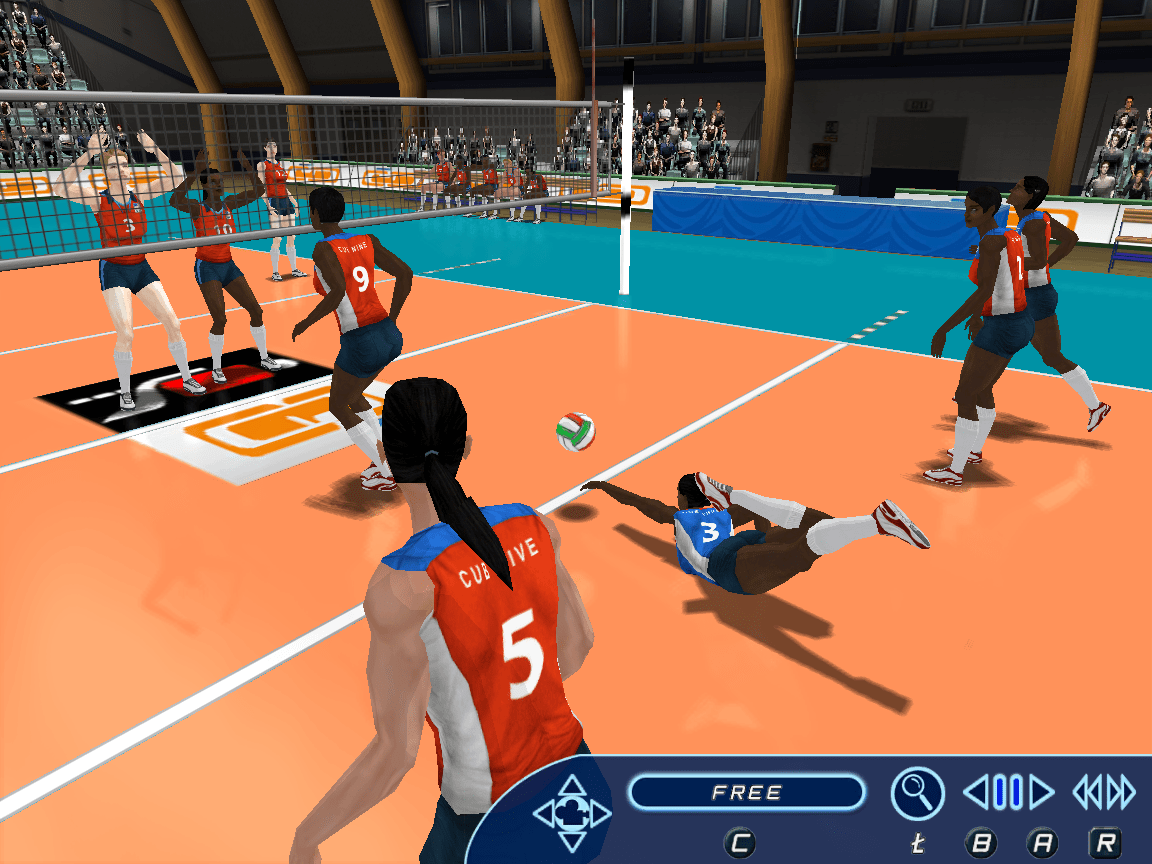Rewind the replay with the double left arrows

coord(1087,793)
